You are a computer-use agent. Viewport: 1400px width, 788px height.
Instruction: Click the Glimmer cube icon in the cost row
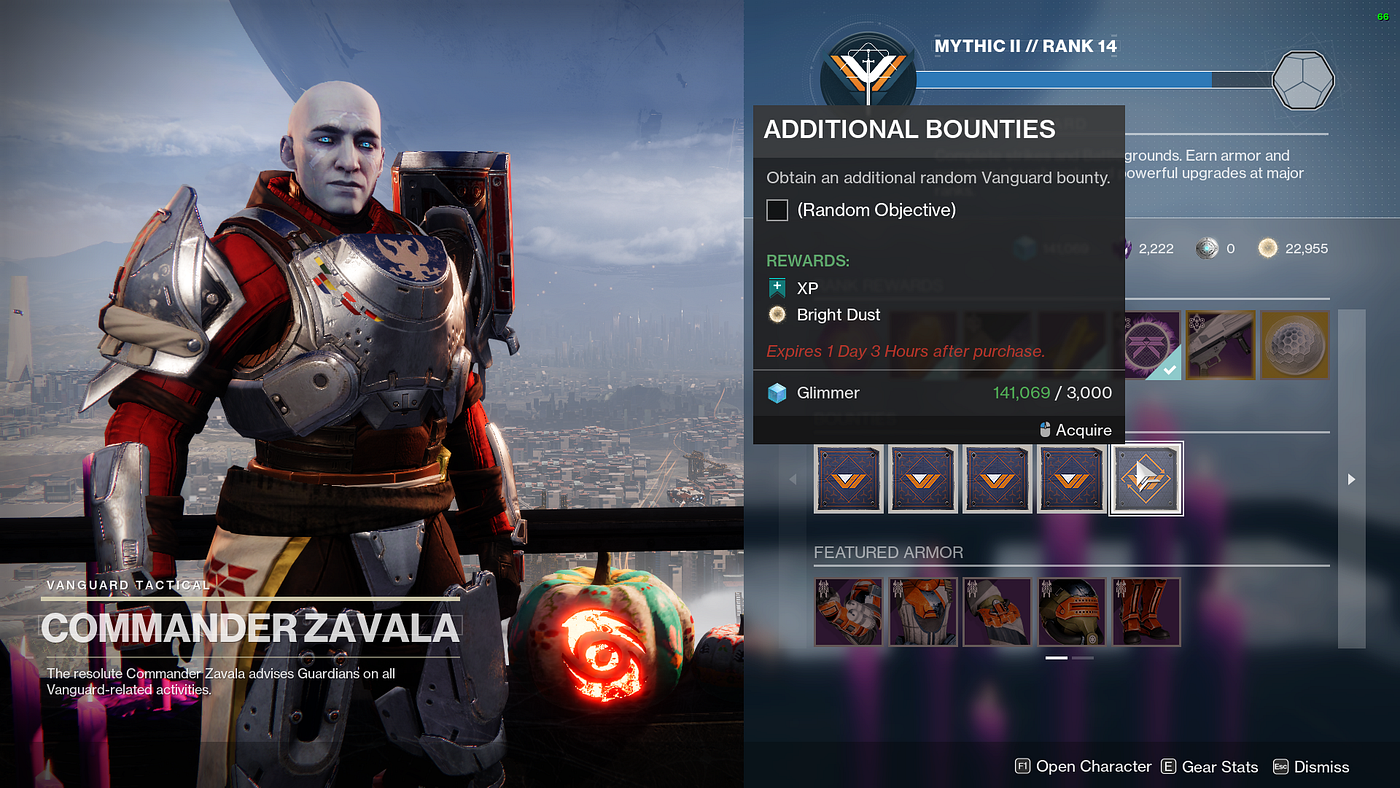779,392
